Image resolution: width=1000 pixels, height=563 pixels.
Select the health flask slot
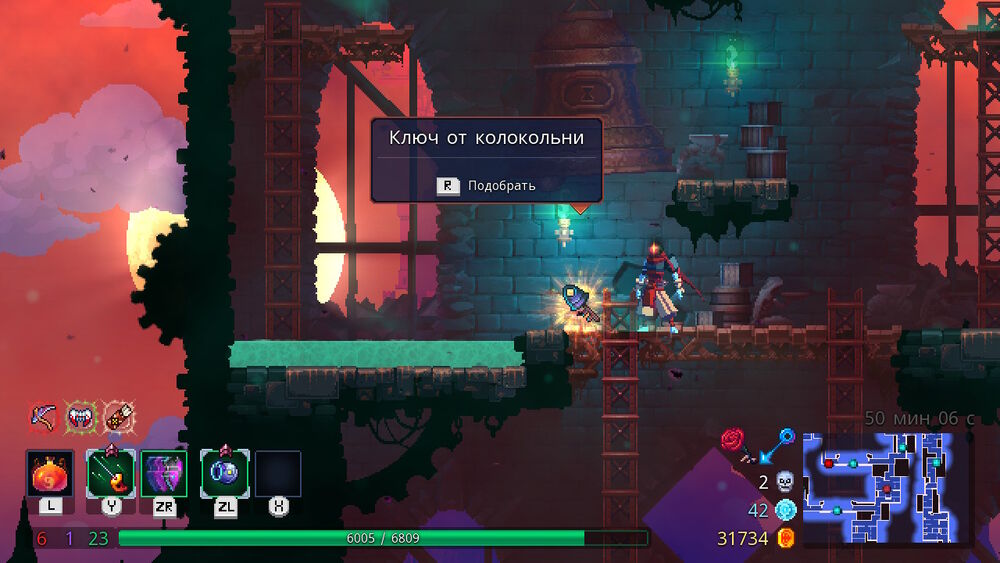coord(50,474)
